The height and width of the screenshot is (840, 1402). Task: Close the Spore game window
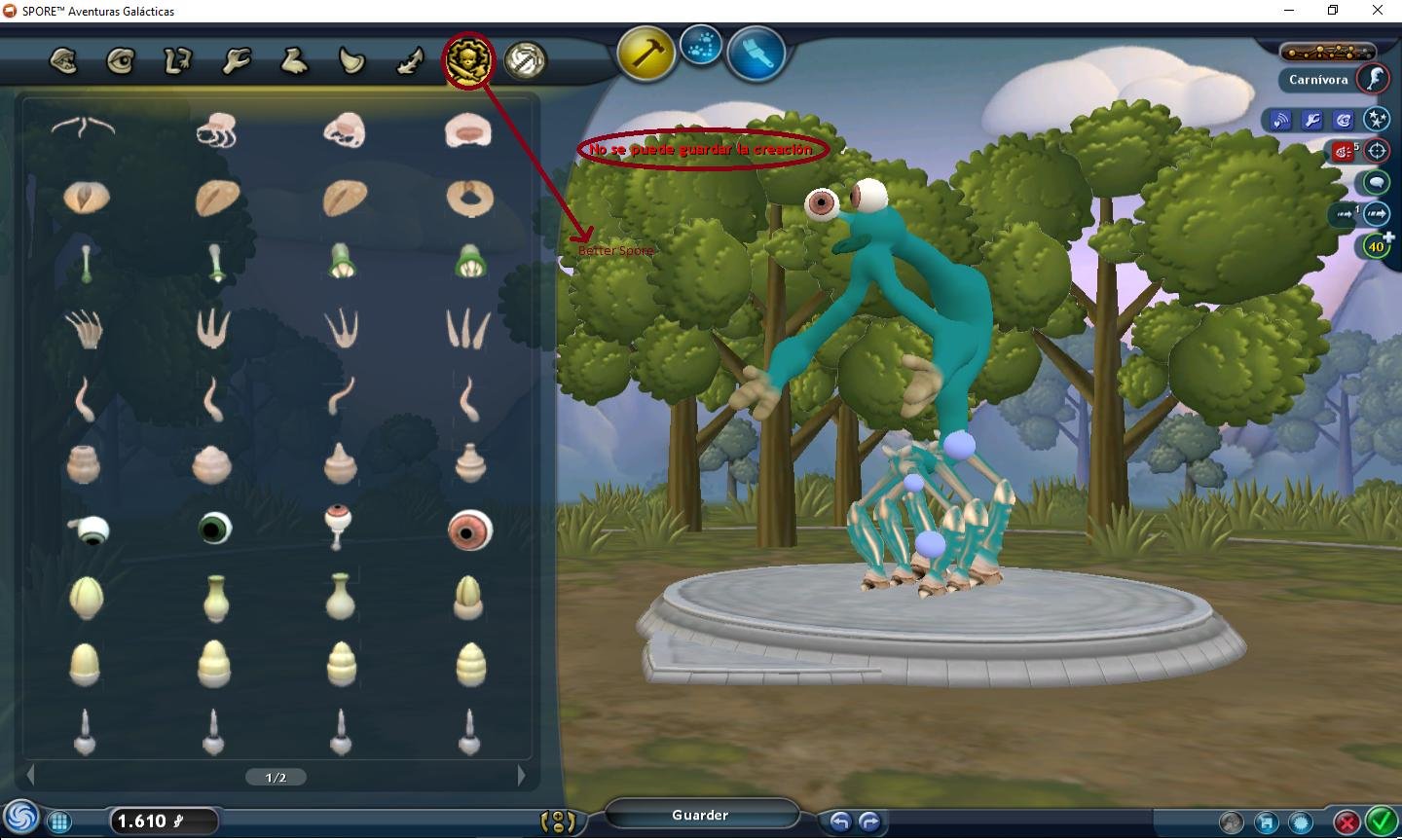point(1378,11)
